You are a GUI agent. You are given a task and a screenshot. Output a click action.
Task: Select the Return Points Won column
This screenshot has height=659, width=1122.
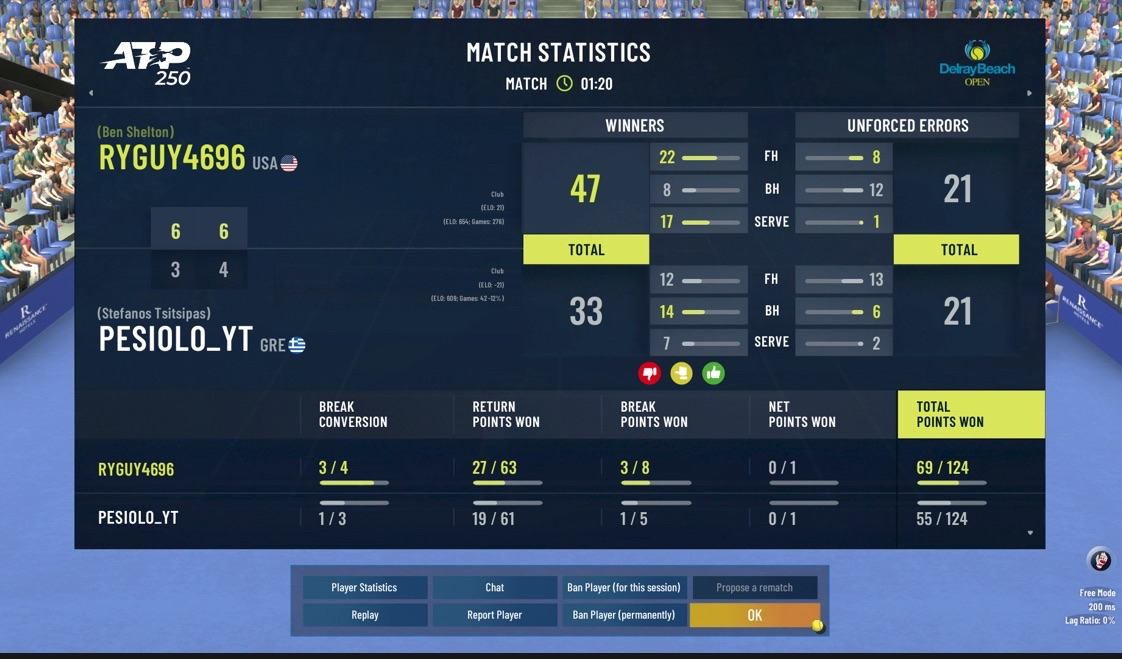click(x=506, y=414)
